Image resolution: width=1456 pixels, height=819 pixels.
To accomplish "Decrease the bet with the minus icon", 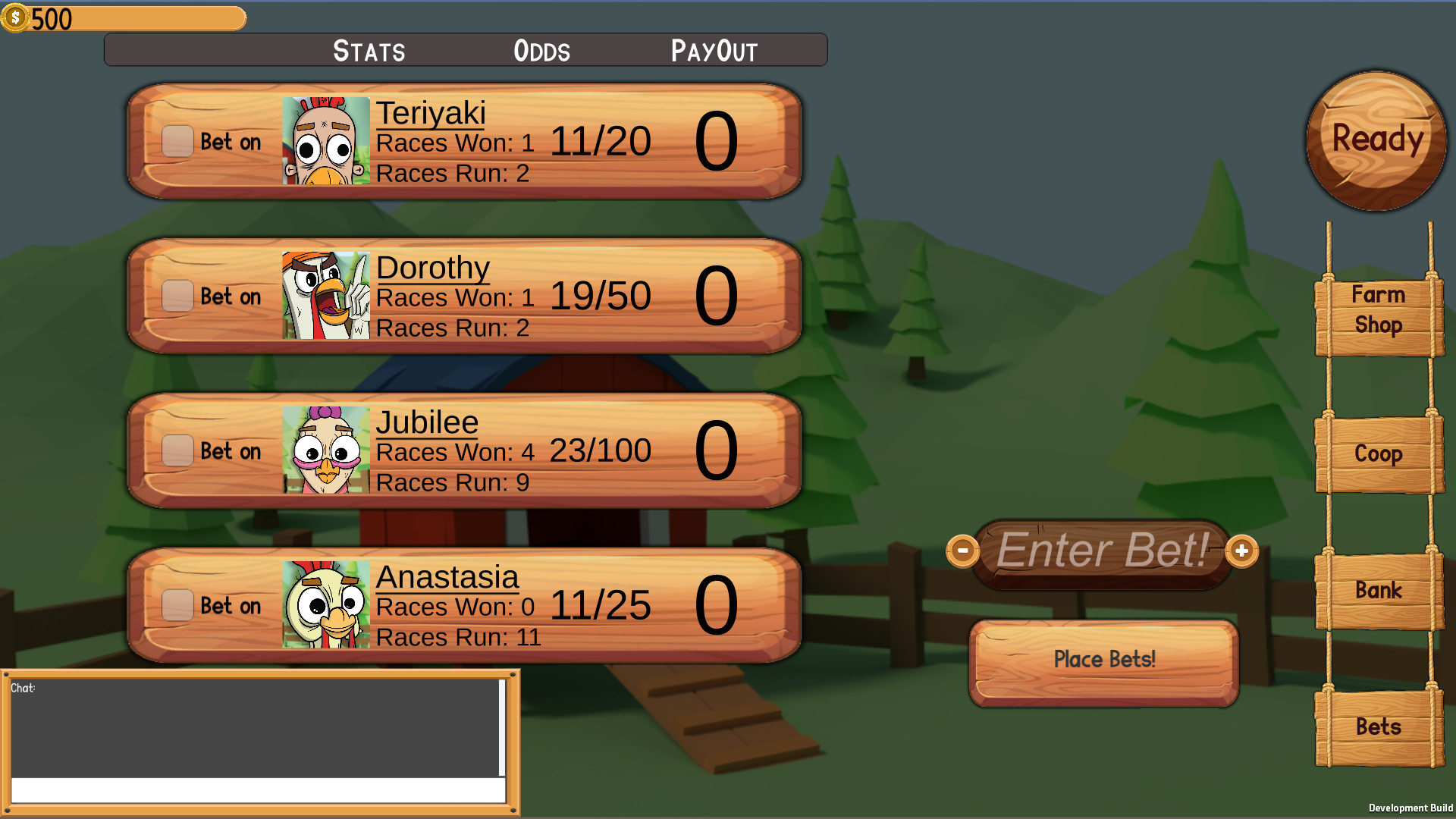I will click(964, 551).
